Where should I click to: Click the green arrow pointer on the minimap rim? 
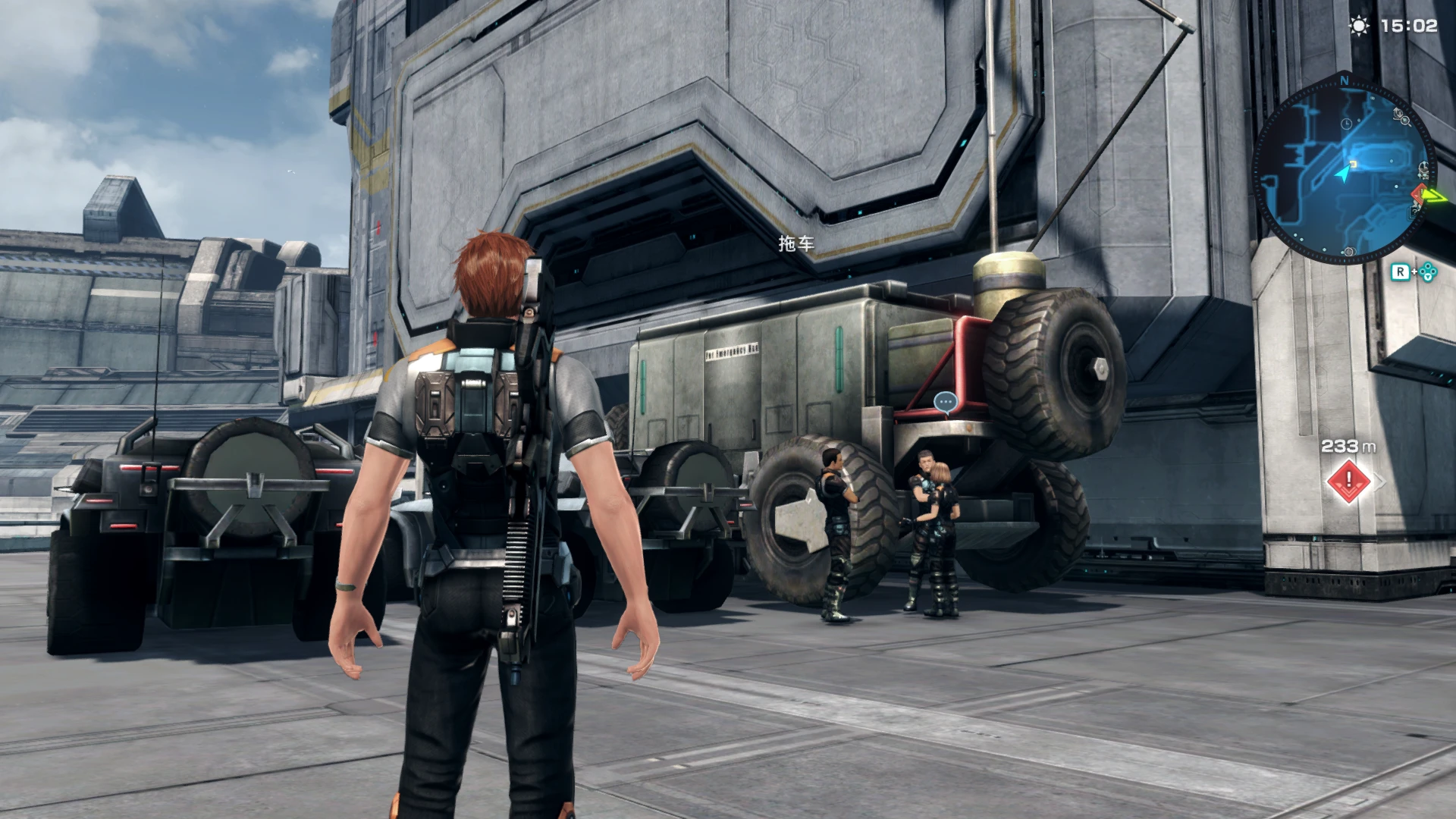pos(1436,195)
